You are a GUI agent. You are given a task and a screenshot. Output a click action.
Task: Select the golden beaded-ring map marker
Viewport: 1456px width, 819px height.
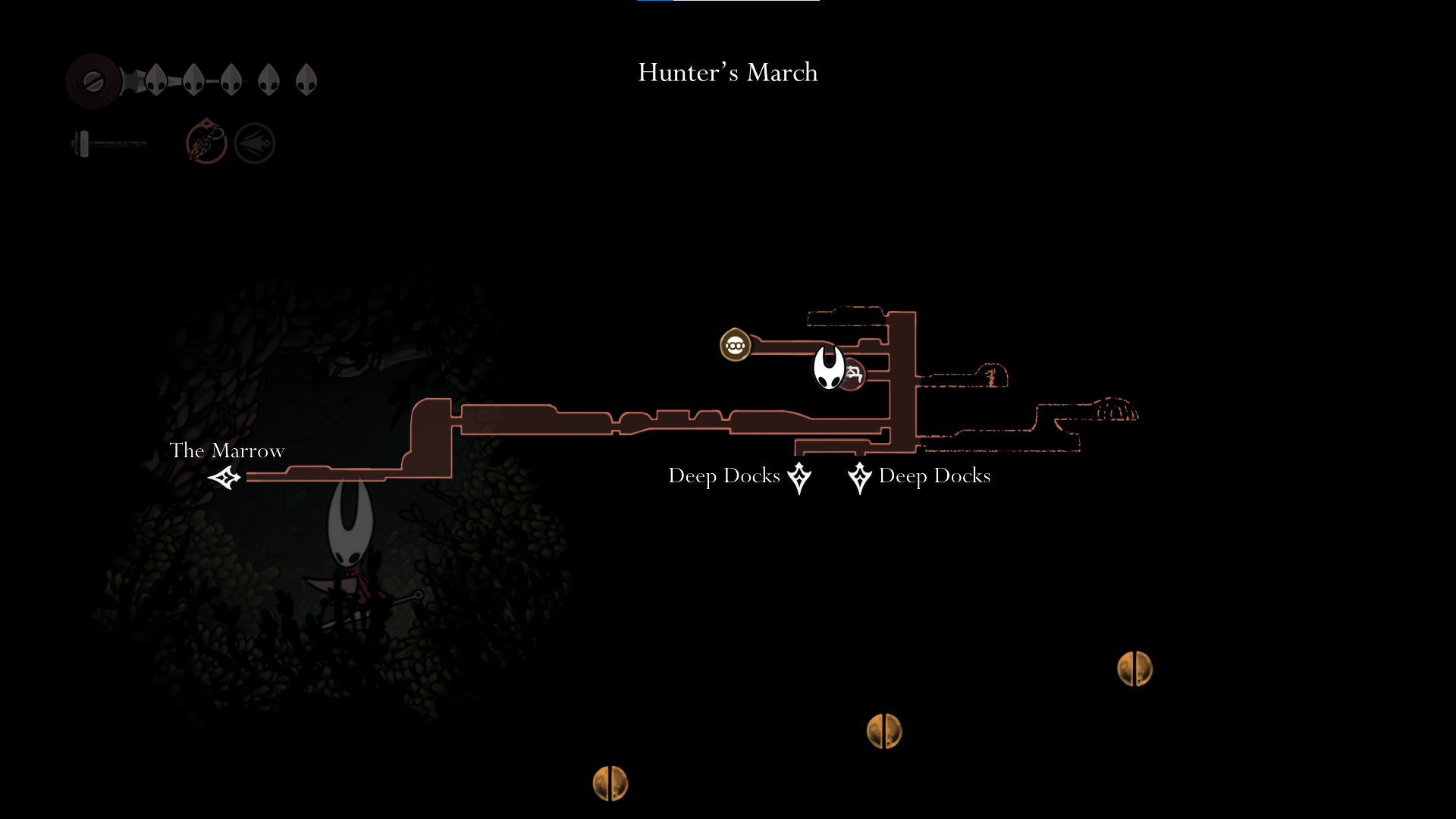[735, 346]
